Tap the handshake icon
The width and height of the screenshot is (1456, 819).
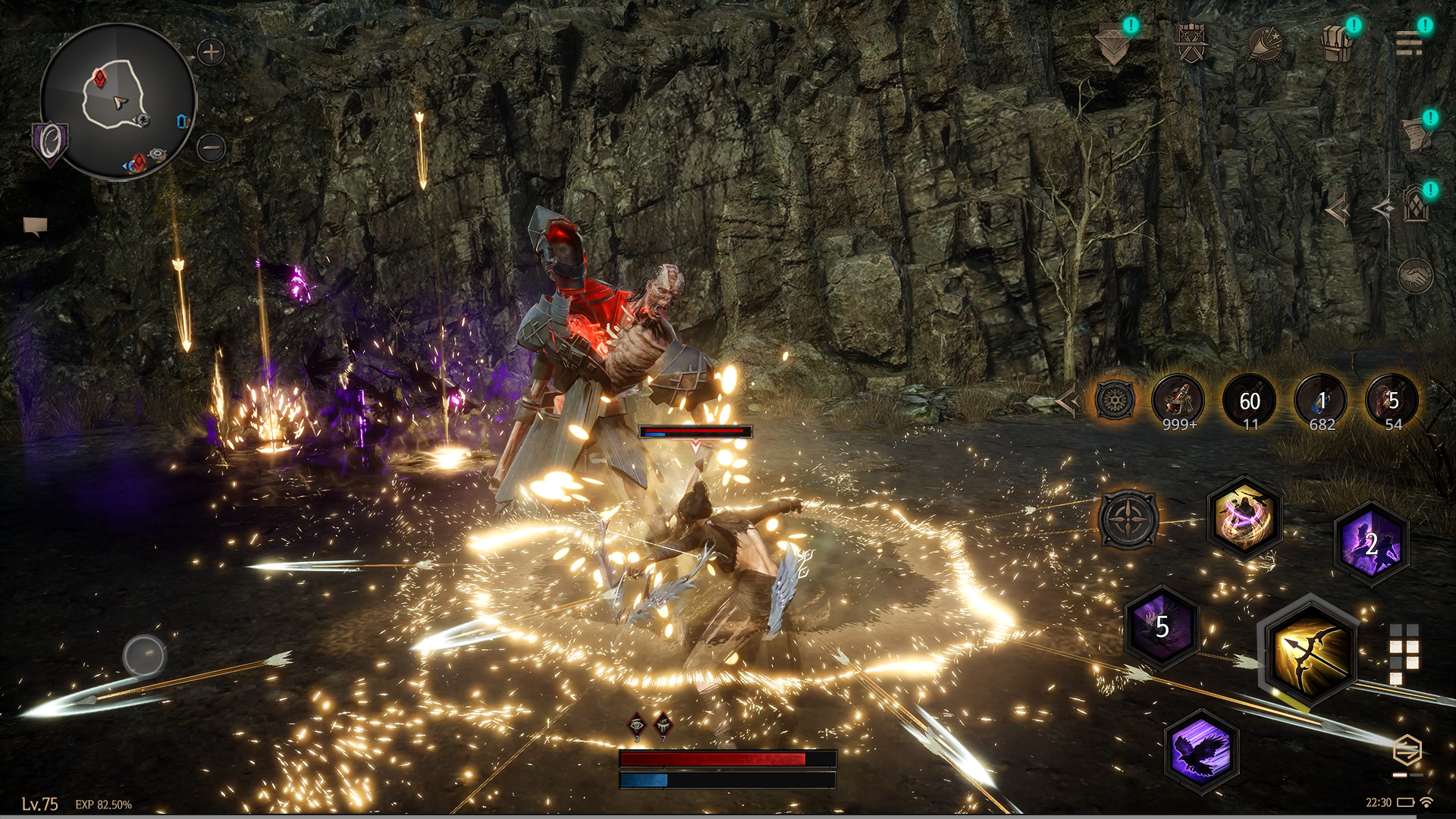pyautogui.click(x=1415, y=276)
